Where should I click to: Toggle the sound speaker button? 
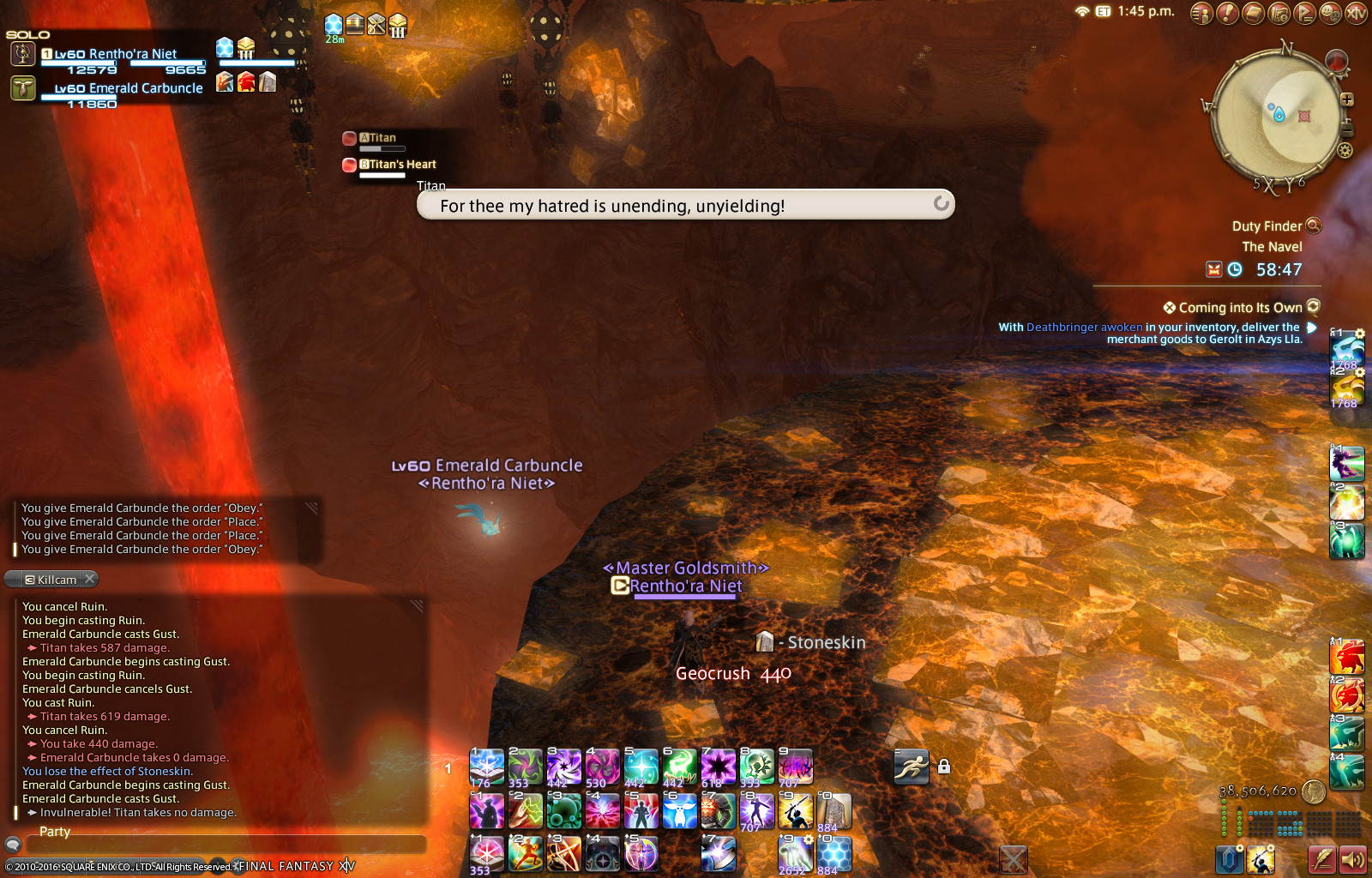tap(1352, 858)
